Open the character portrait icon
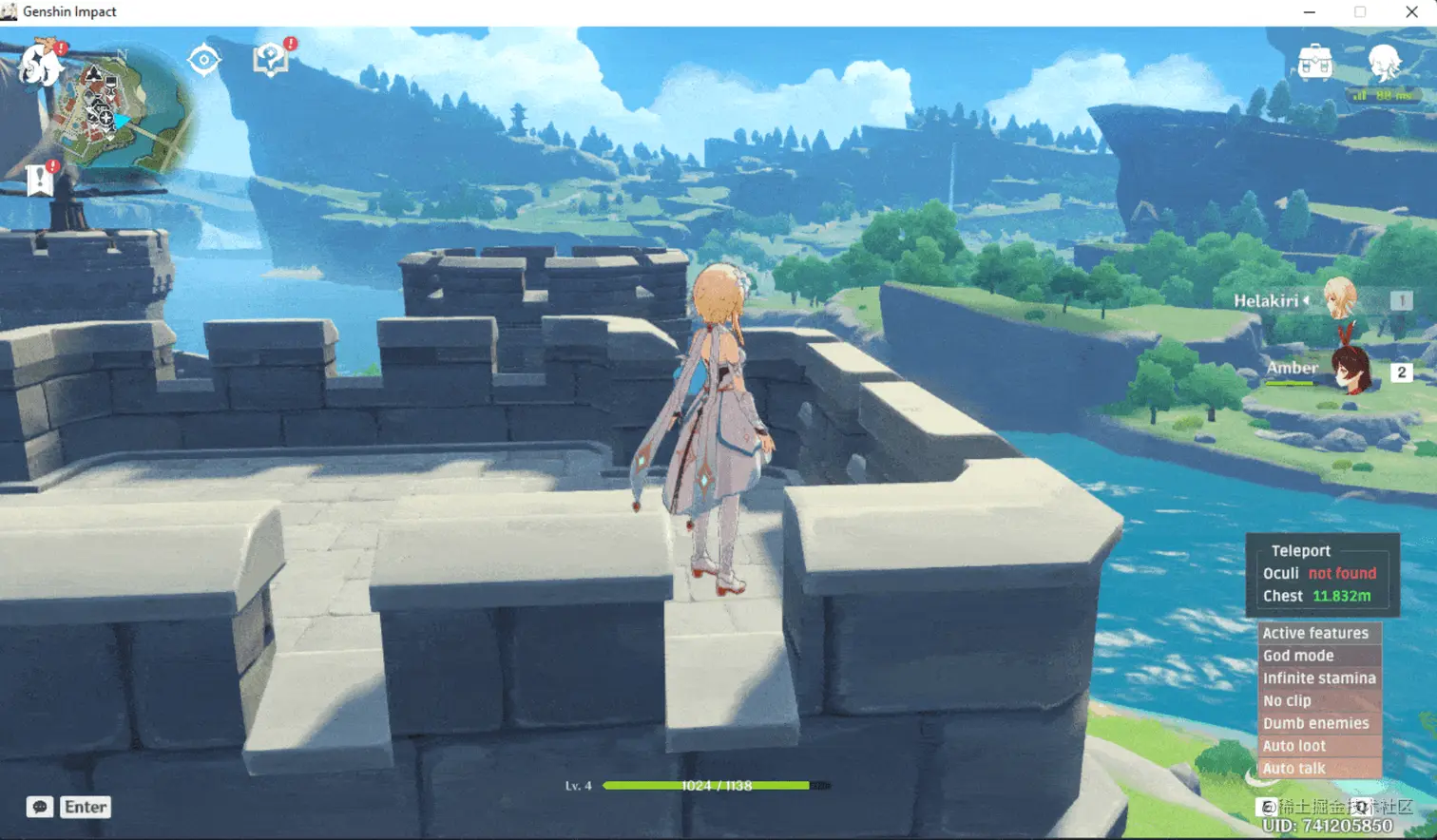 point(1383,63)
